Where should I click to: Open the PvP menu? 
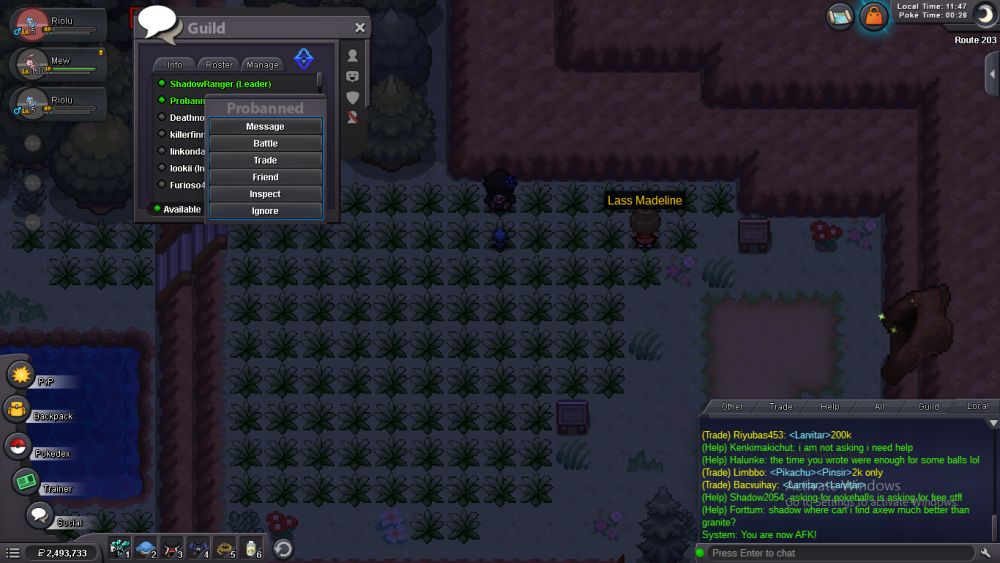pyautogui.click(x=21, y=375)
